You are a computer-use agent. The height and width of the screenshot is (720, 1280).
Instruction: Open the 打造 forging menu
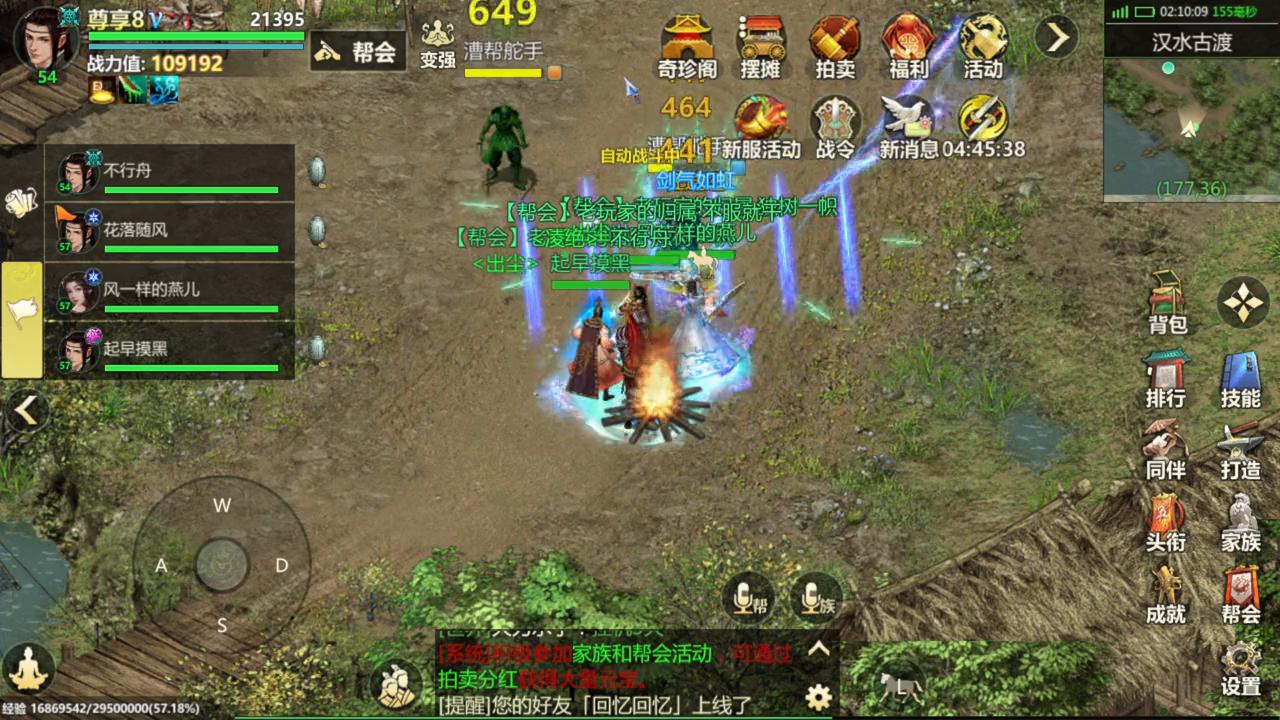[x=1241, y=452]
